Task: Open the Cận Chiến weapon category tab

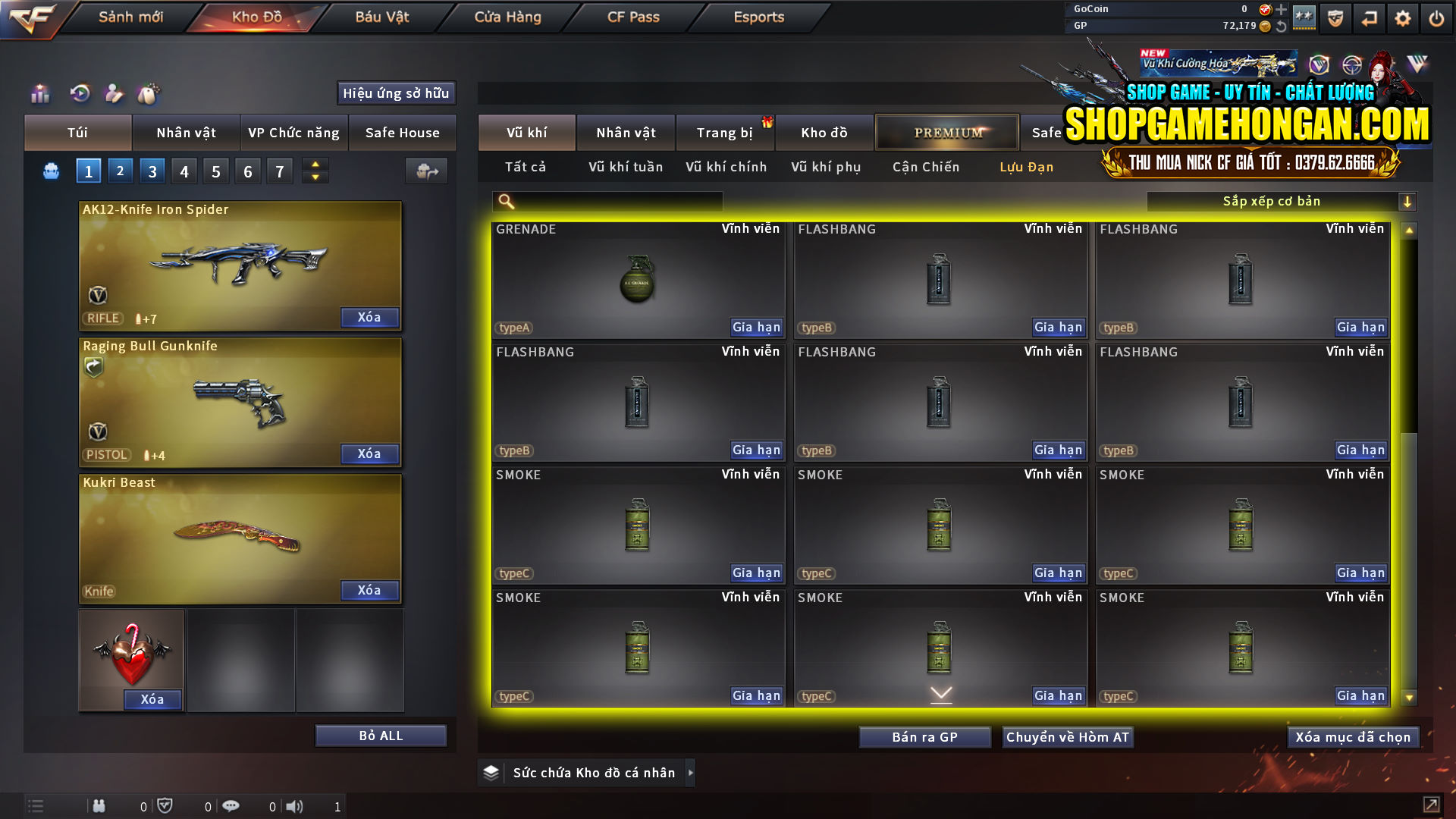Action: click(925, 167)
